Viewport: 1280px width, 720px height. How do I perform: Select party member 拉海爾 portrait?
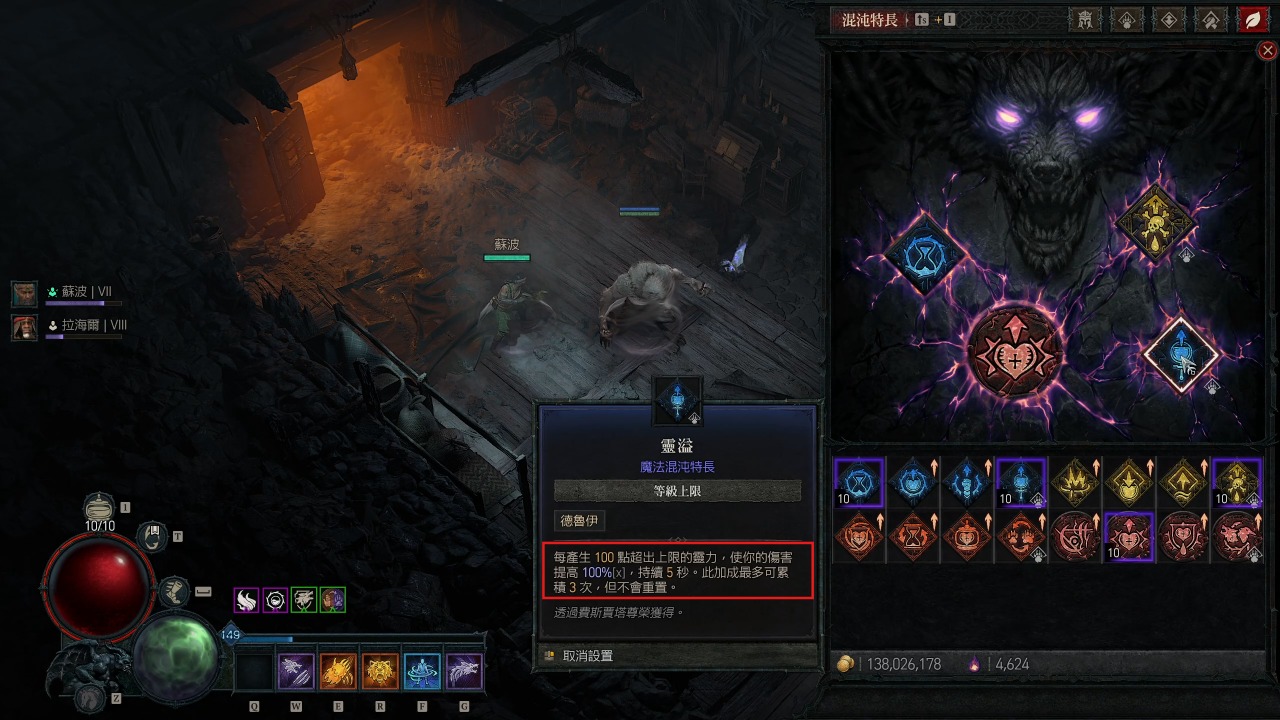[x=25, y=326]
